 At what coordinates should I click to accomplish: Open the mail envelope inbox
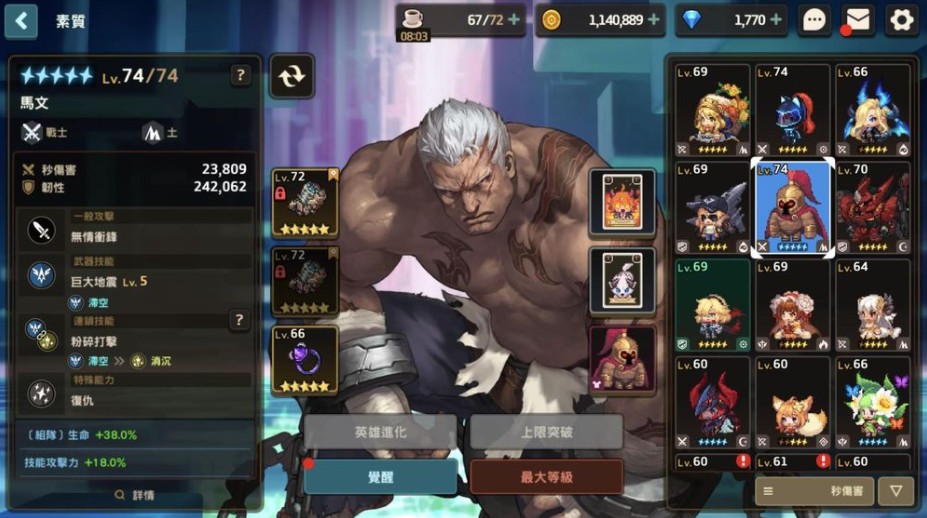point(857,20)
